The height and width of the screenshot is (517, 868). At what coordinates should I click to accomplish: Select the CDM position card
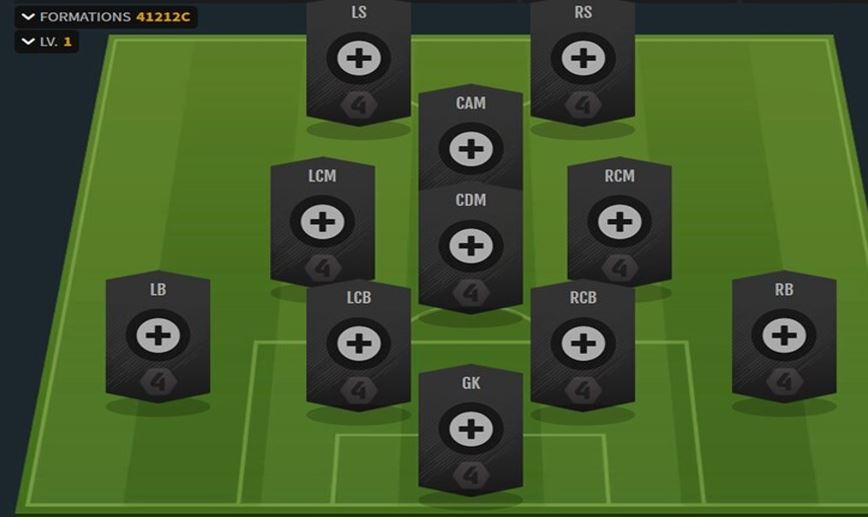(470, 246)
